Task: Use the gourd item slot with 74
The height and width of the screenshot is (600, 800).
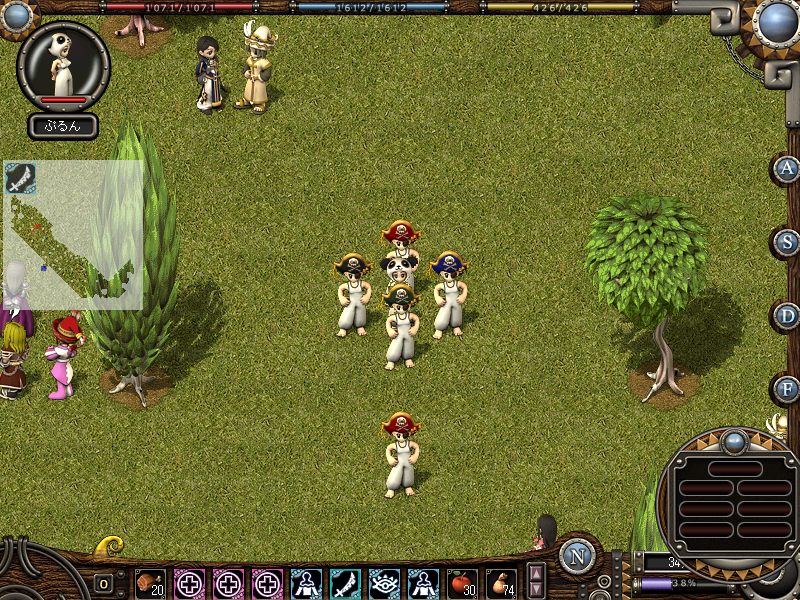Action: [x=501, y=582]
